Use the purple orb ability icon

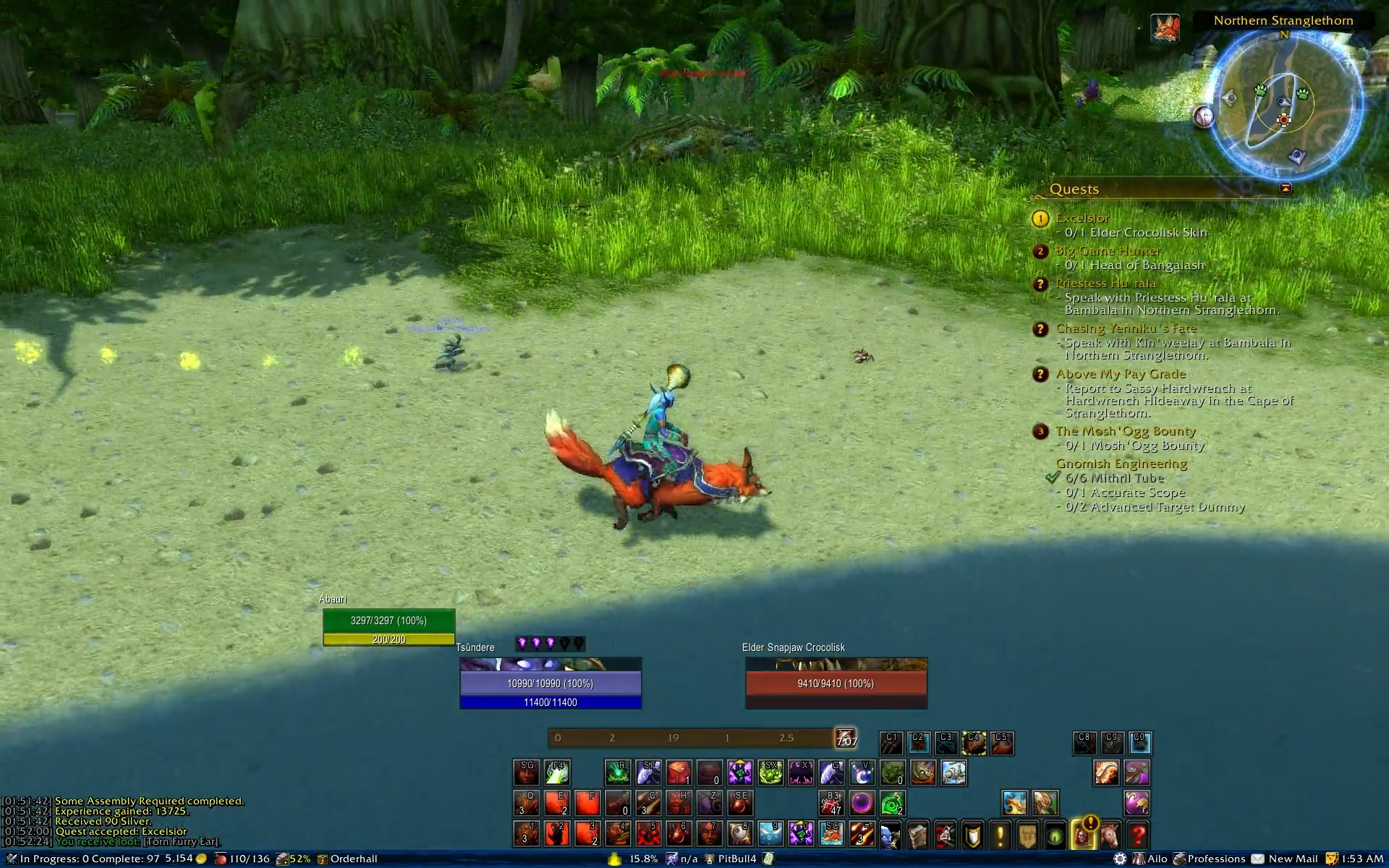pyautogui.click(x=862, y=804)
